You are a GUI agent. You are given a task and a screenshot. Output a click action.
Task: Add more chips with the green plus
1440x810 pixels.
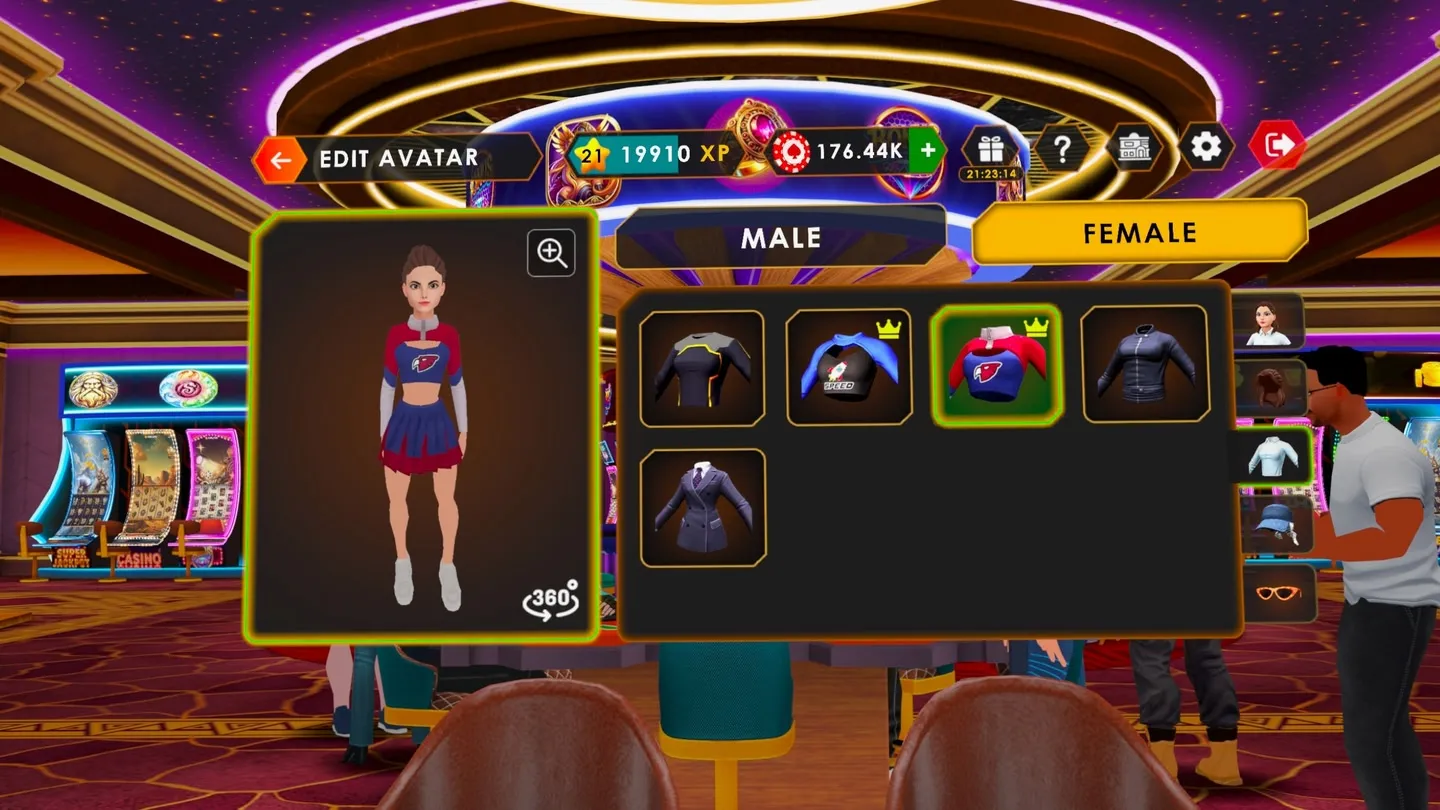927,151
